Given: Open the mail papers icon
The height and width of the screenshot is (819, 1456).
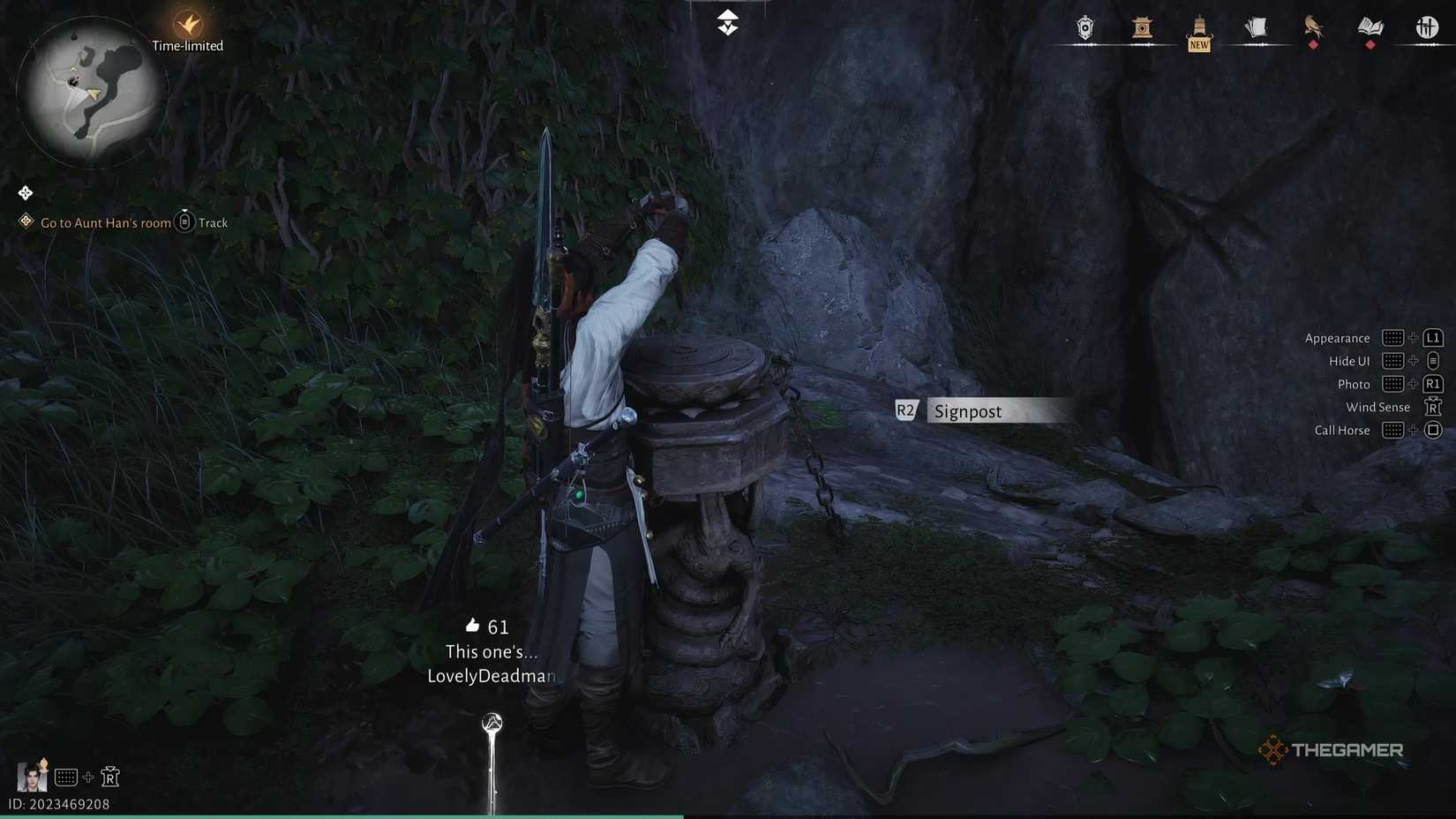Looking at the screenshot, I should coord(1257,27).
